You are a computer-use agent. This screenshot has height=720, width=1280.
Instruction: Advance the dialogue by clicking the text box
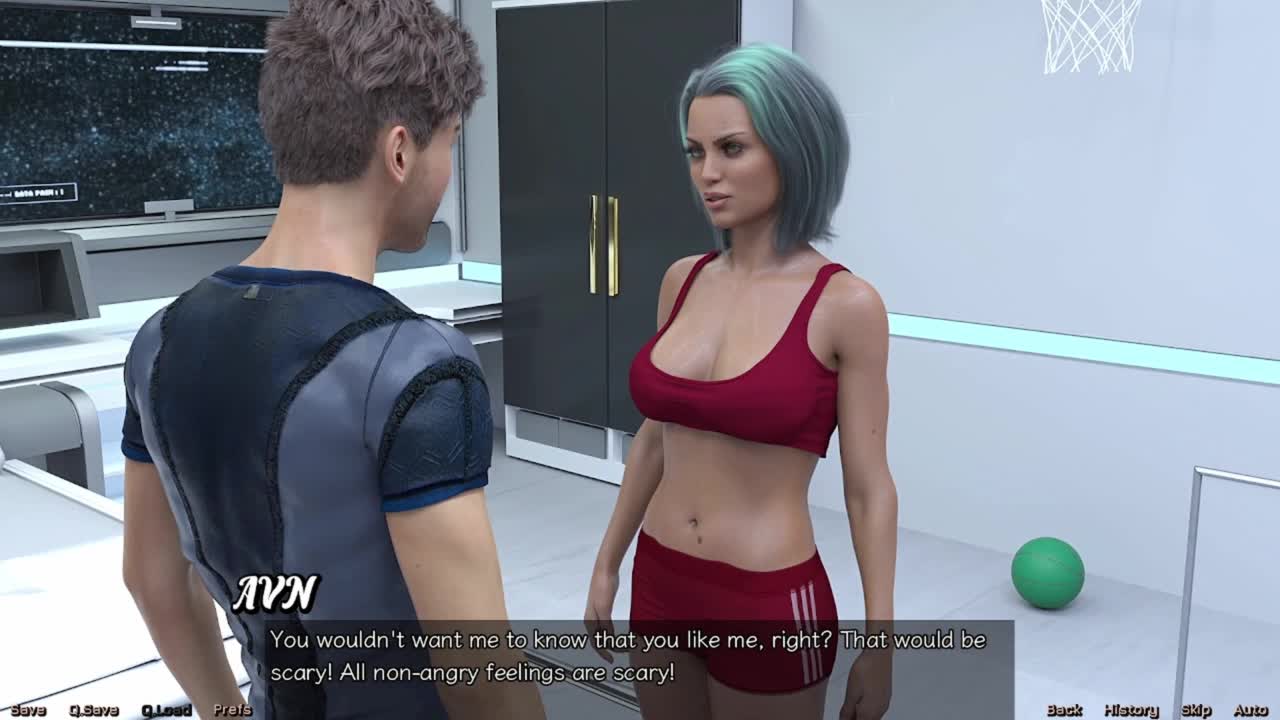click(640, 656)
